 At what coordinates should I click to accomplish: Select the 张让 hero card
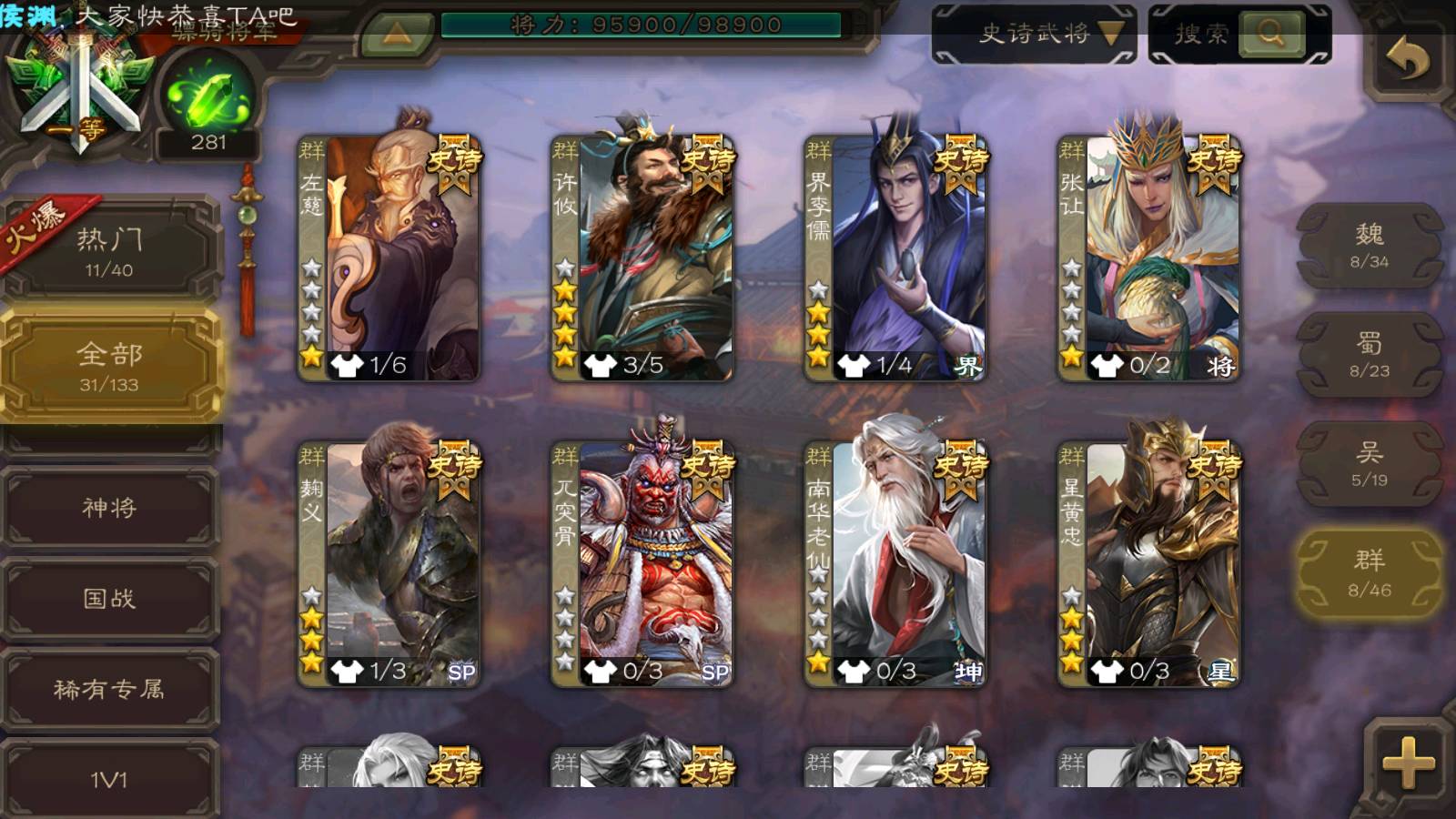point(1149,258)
